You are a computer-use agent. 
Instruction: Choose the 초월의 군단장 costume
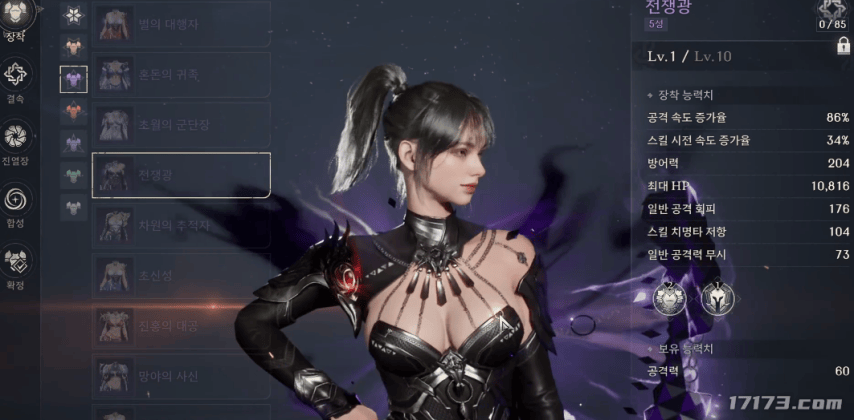(180, 123)
